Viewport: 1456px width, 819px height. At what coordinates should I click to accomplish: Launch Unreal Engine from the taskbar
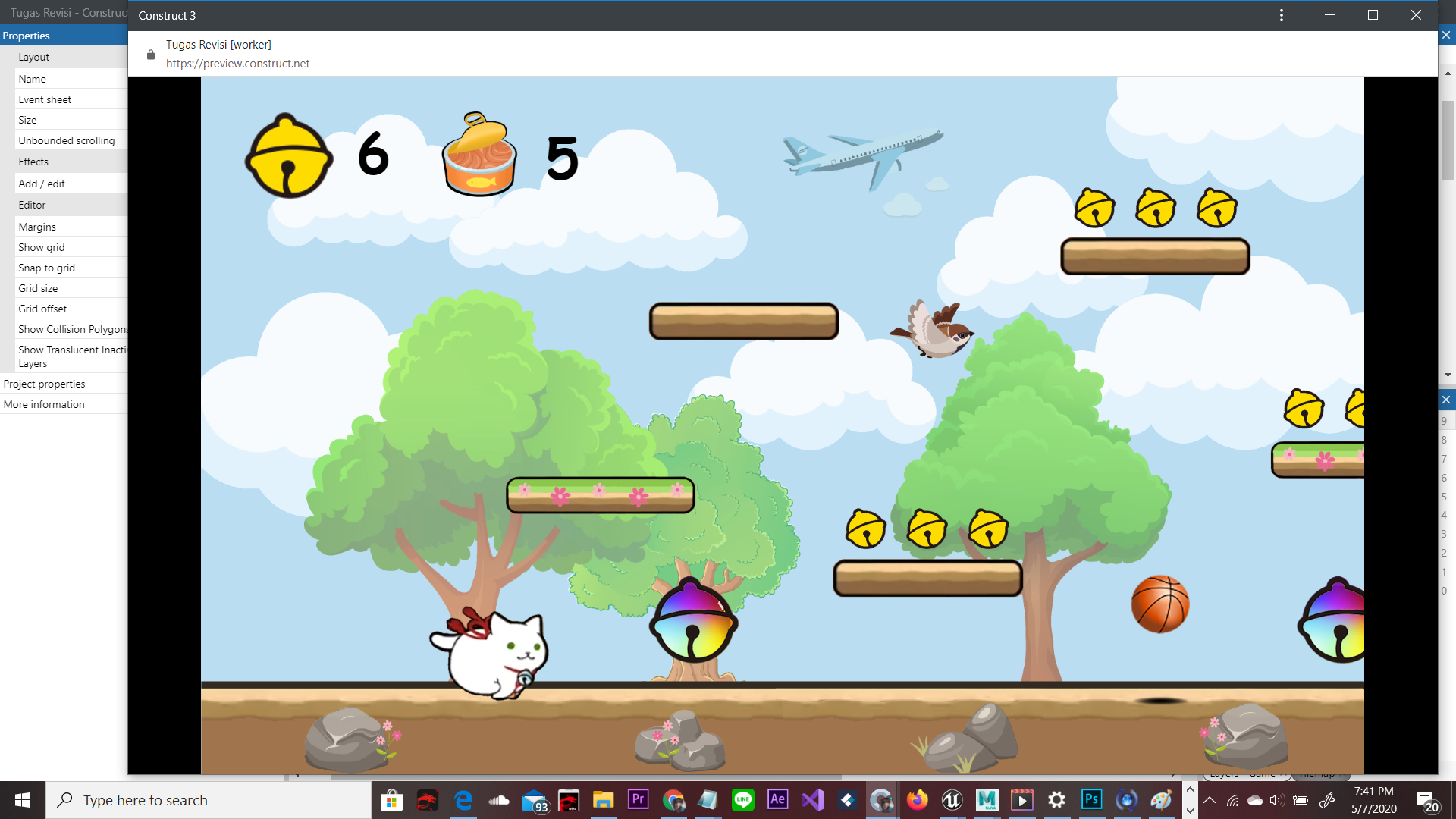click(x=952, y=799)
